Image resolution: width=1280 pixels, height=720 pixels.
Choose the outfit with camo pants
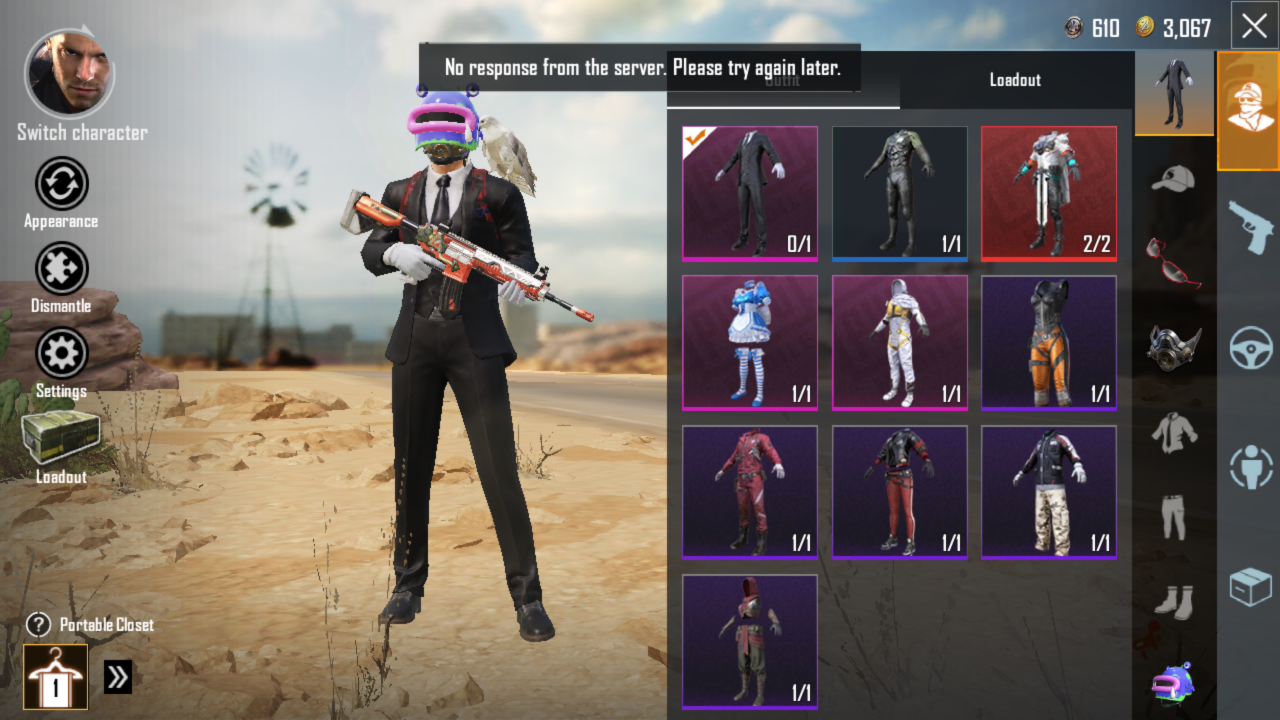click(1049, 492)
